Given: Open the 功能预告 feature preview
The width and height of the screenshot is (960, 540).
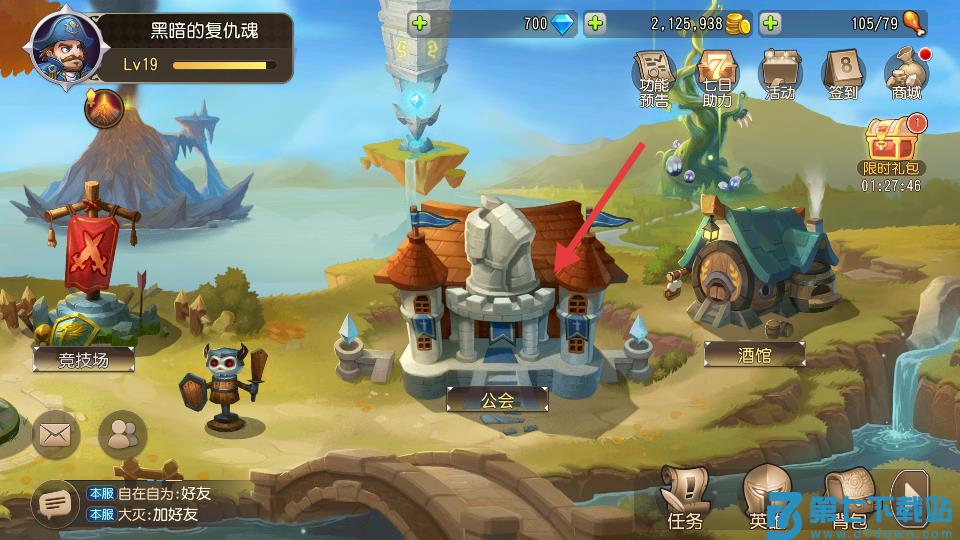Looking at the screenshot, I should pyautogui.click(x=655, y=76).
